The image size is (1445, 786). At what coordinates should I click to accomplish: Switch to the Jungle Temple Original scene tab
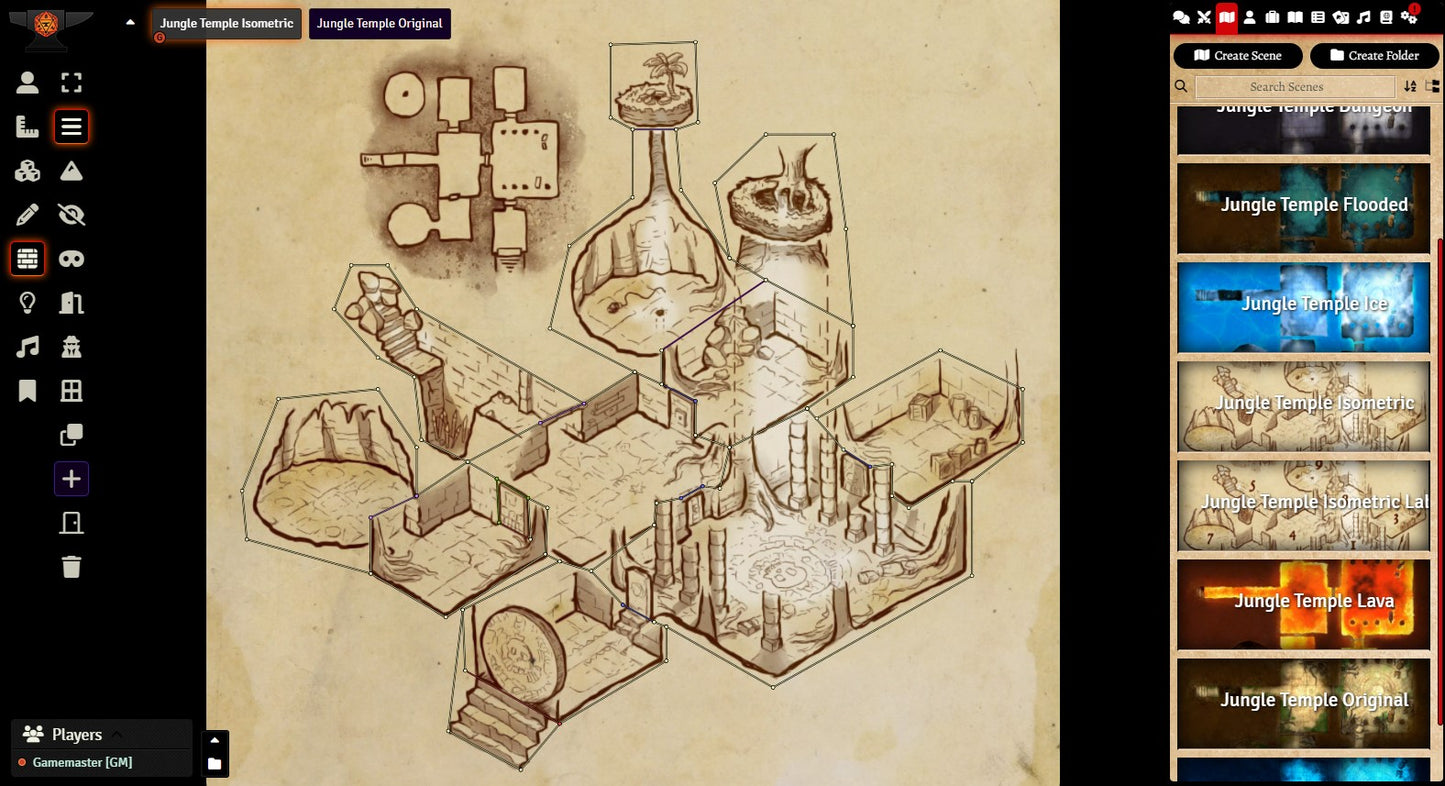pos(379,24)
